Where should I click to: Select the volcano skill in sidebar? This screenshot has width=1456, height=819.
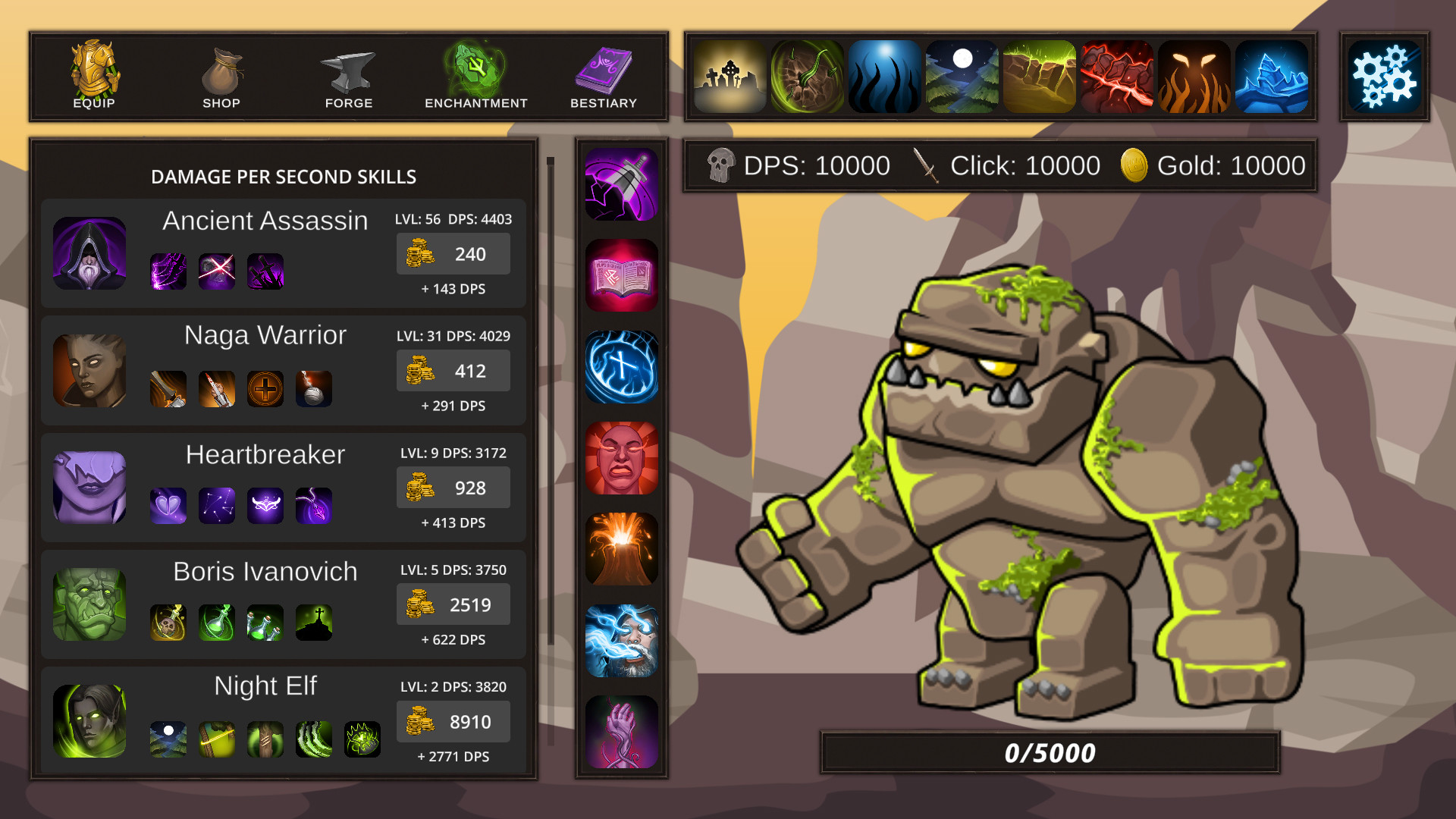tap(621, 550)
